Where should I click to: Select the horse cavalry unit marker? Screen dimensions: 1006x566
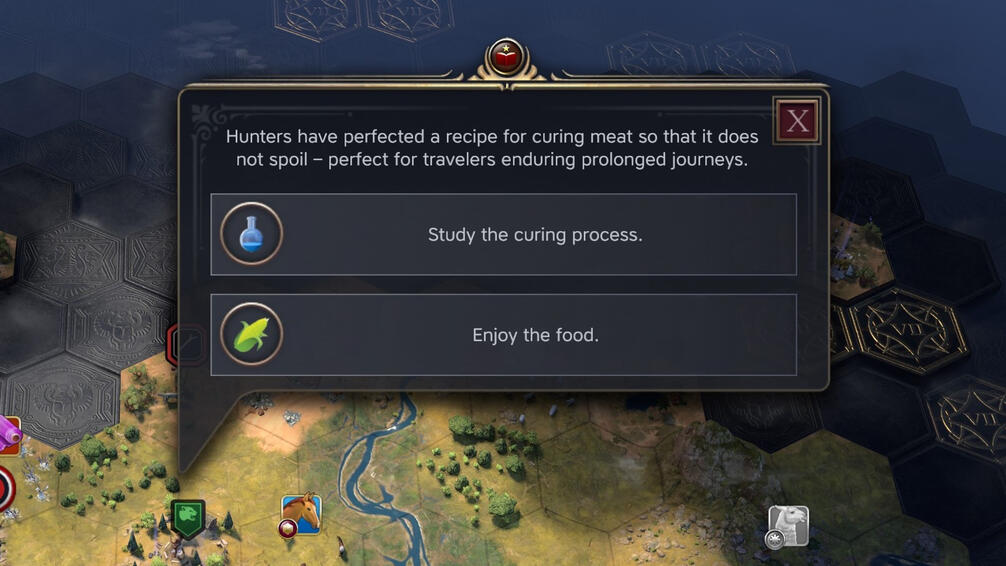click(x=300, y=514)
